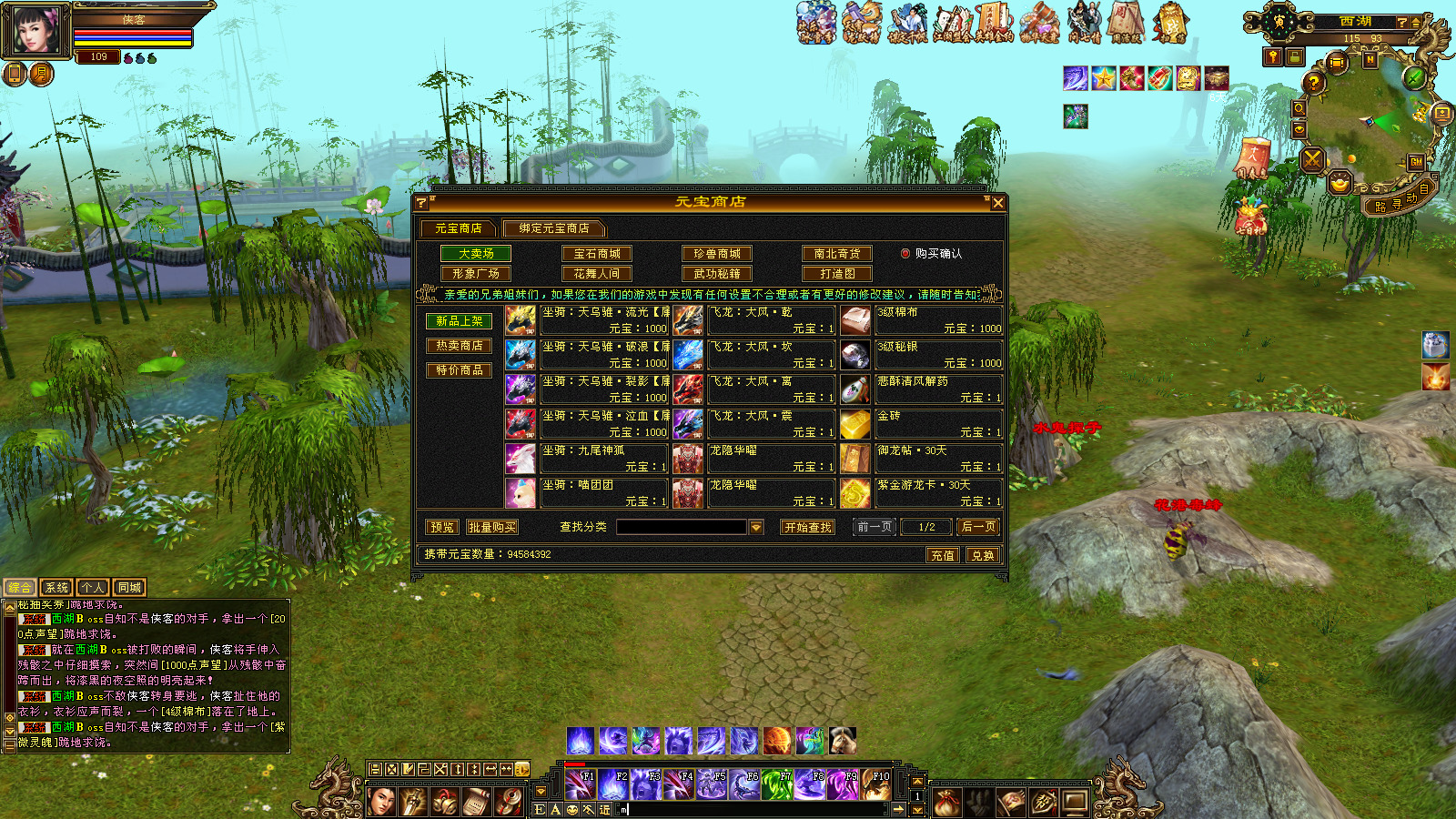Close the 元宝商店 shop window
Viewport: 1456px width, 819px height.
pos(997,203)
